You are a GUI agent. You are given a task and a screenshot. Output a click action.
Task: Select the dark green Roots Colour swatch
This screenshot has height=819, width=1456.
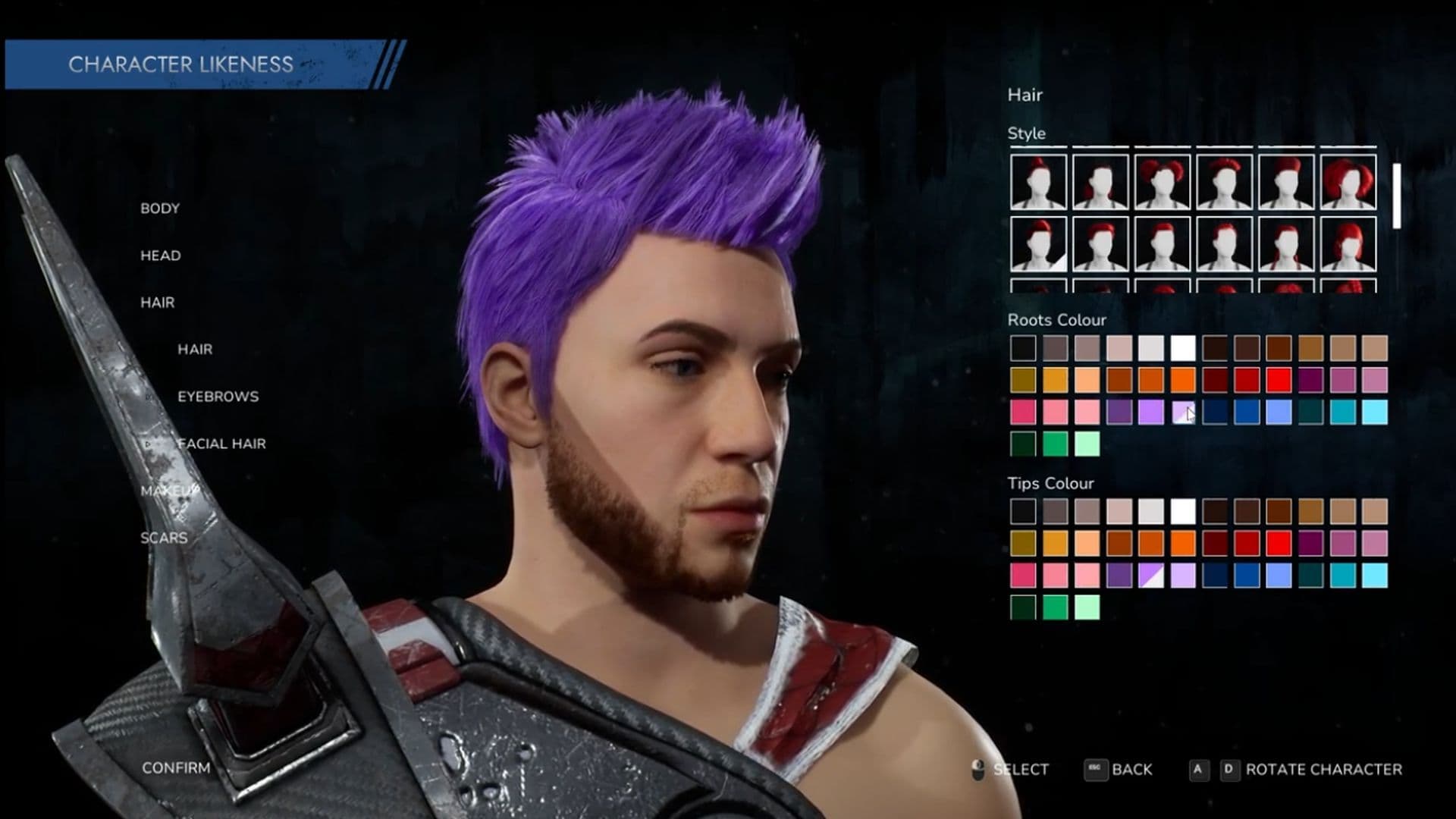pos(1023,442)
